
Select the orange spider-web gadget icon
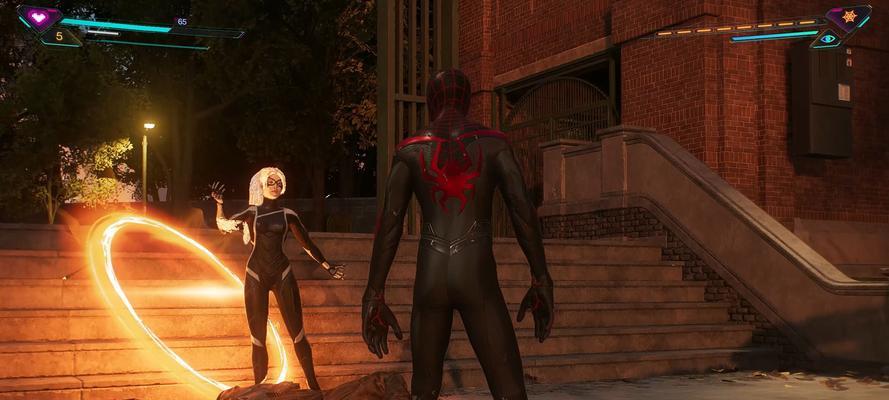point(847,17)
